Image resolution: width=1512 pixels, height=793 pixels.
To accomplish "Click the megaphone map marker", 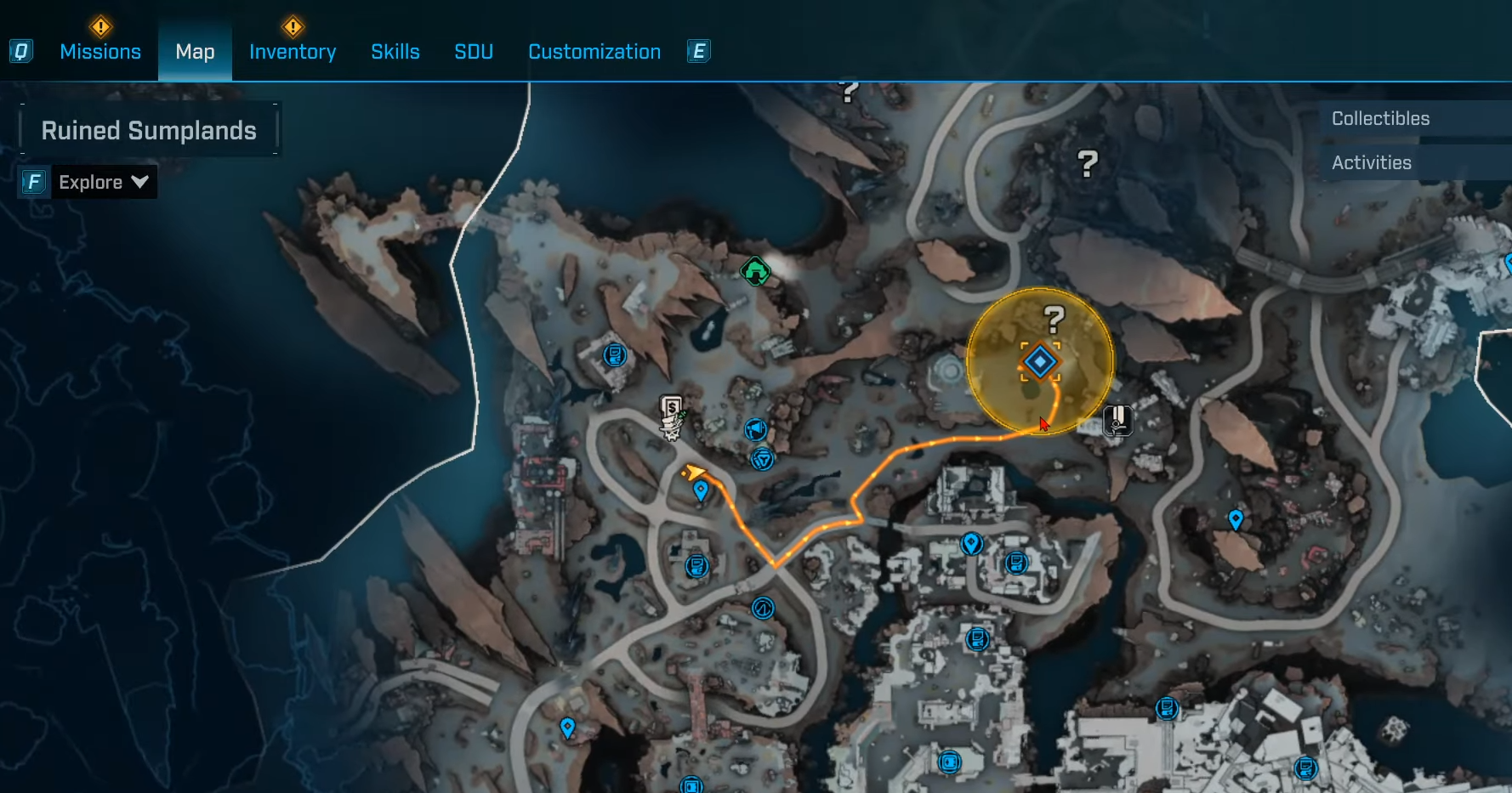I will click(755, 429).
